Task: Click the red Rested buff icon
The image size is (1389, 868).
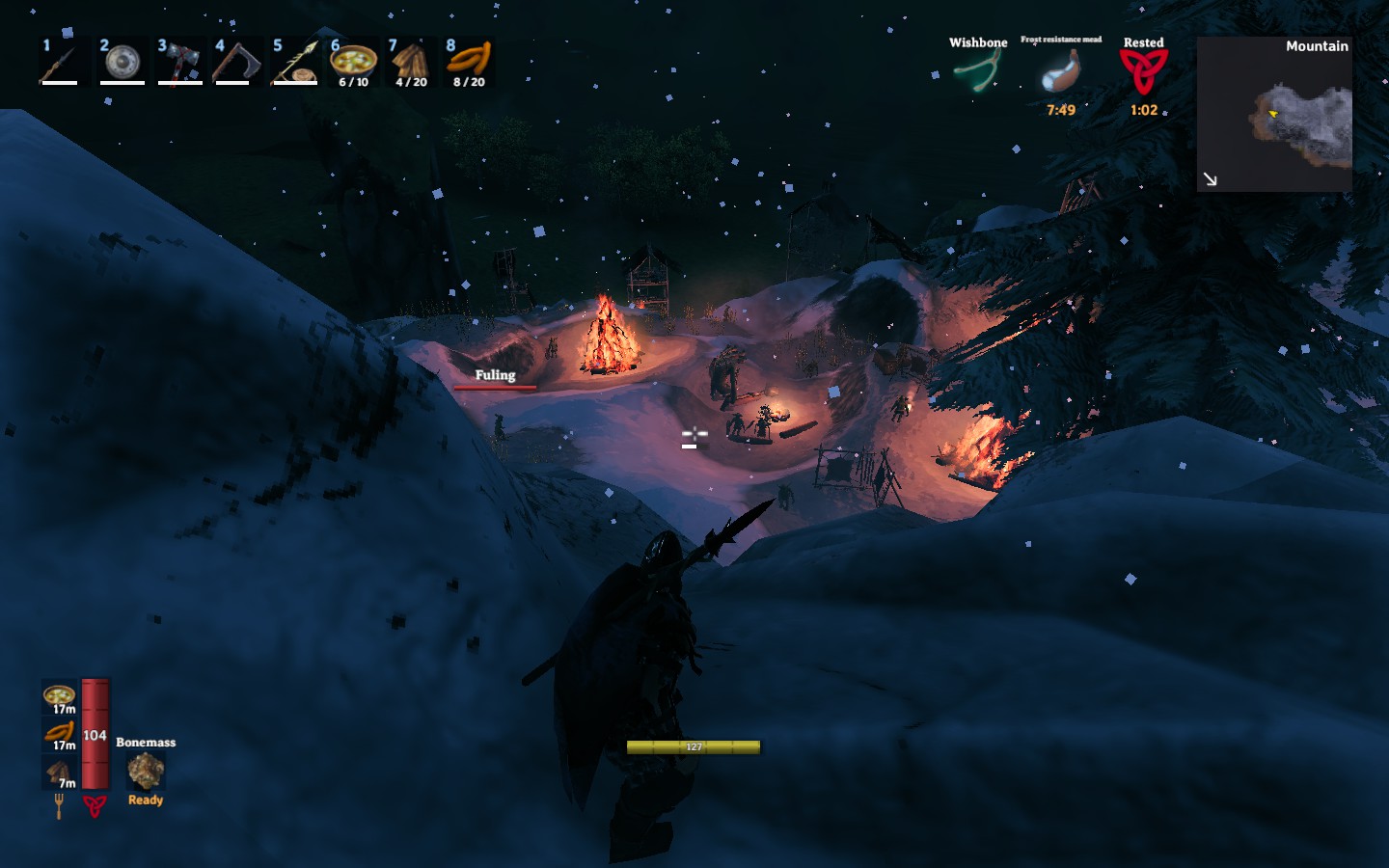Action: pos(1144,72)
